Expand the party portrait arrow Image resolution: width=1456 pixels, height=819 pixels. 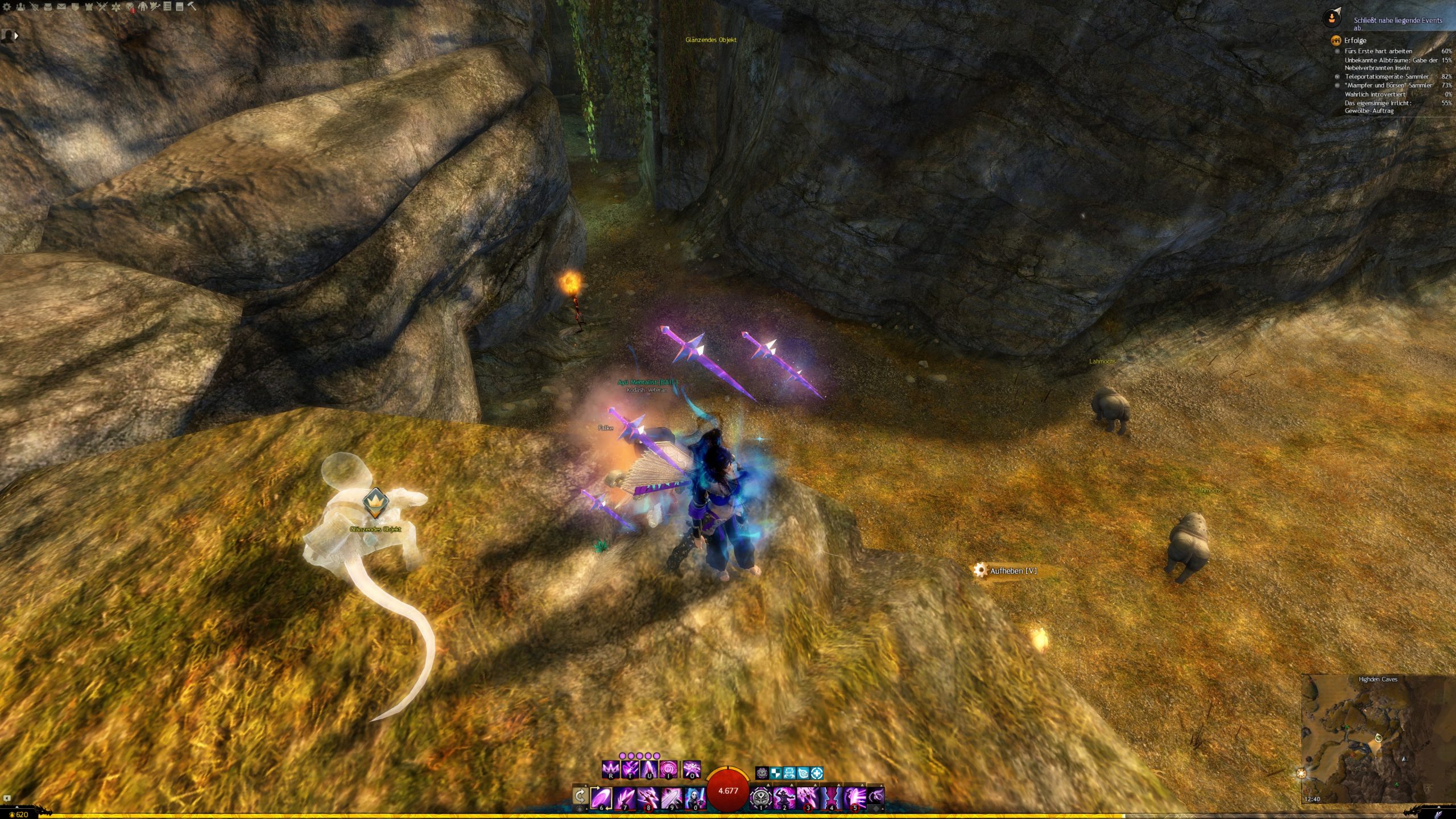pos(16,36)
